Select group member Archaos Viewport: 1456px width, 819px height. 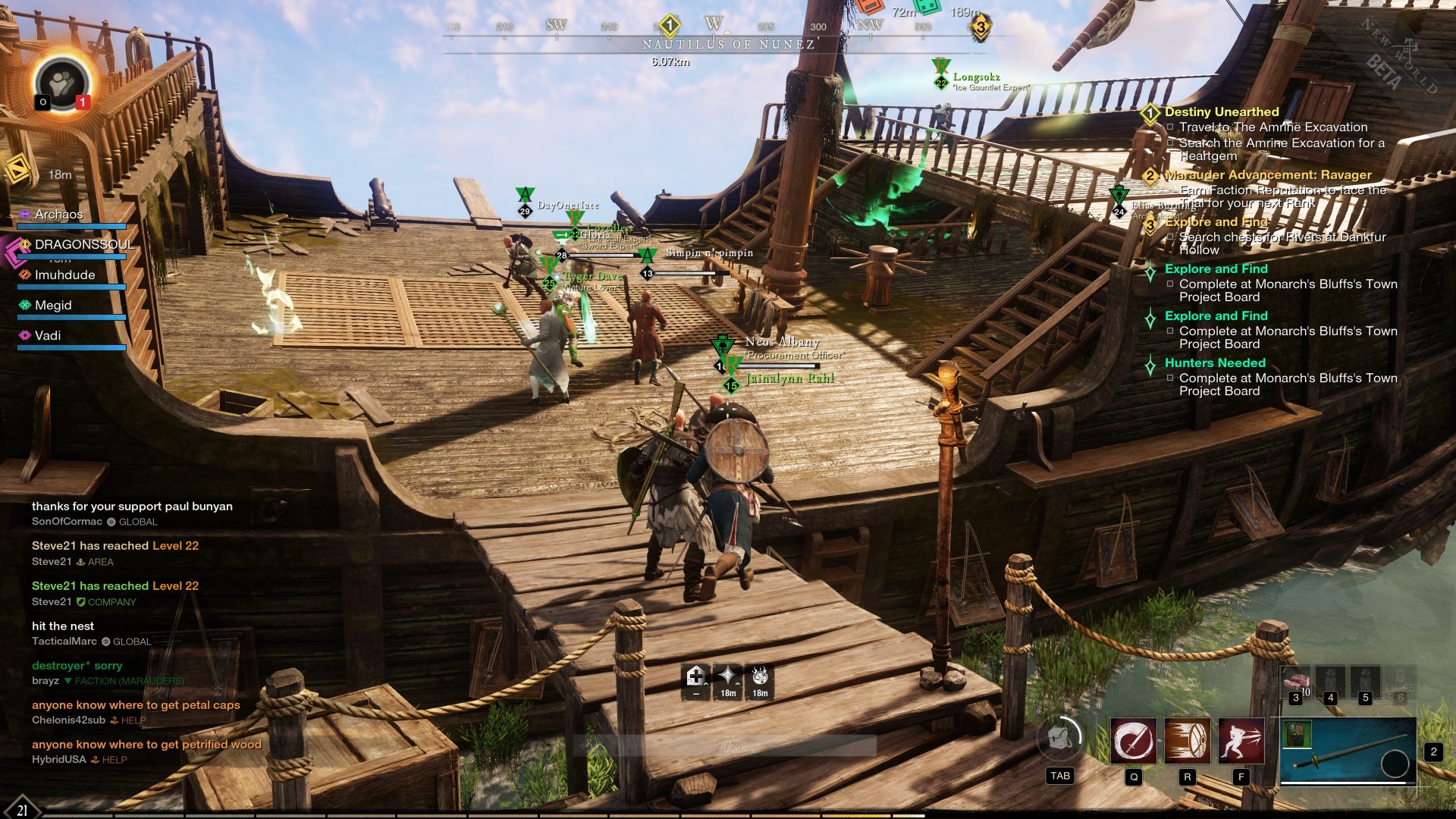[58, 215]
